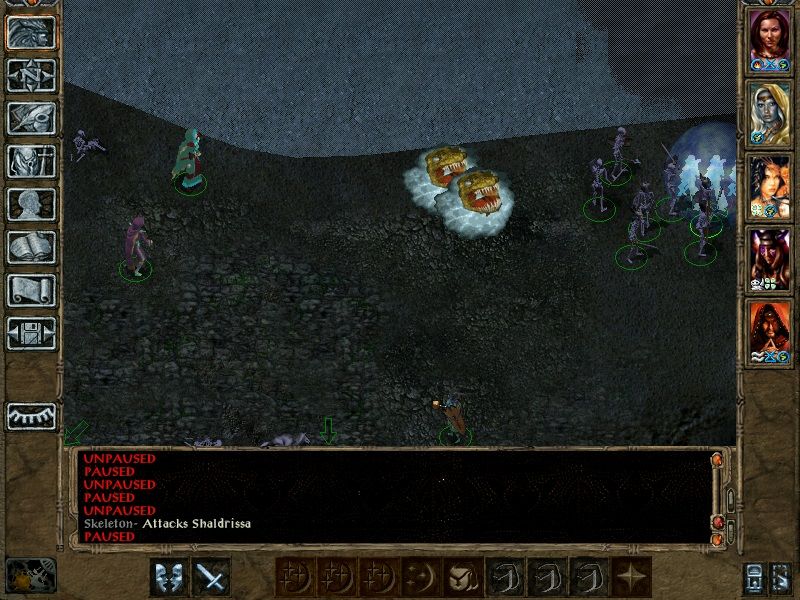The height and width of the screenshot is (600, 800).
Task: Open the options menu with the floppy disk icon
Action: coord(31,333)
